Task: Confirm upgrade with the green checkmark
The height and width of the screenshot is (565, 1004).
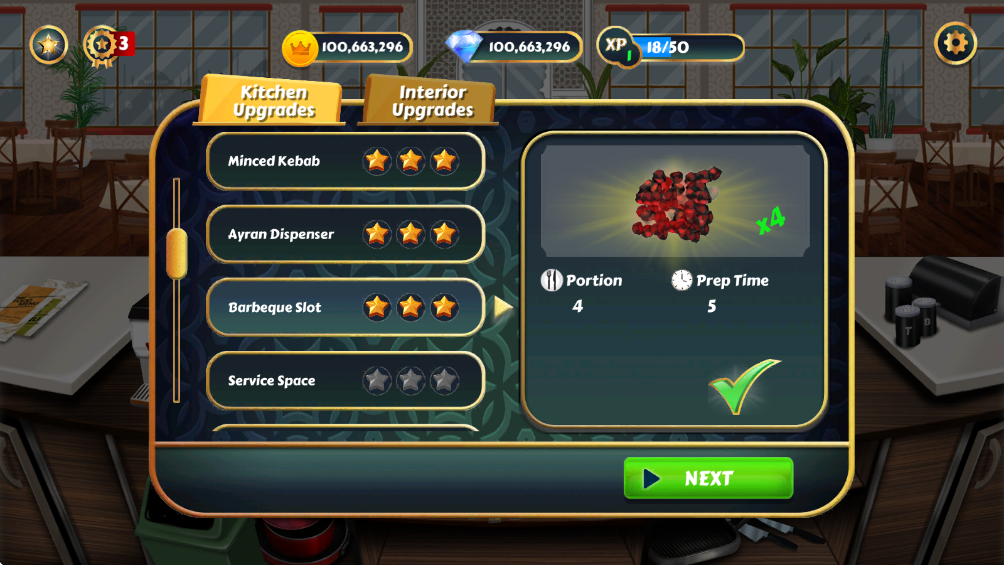Action: pos(744,386)
